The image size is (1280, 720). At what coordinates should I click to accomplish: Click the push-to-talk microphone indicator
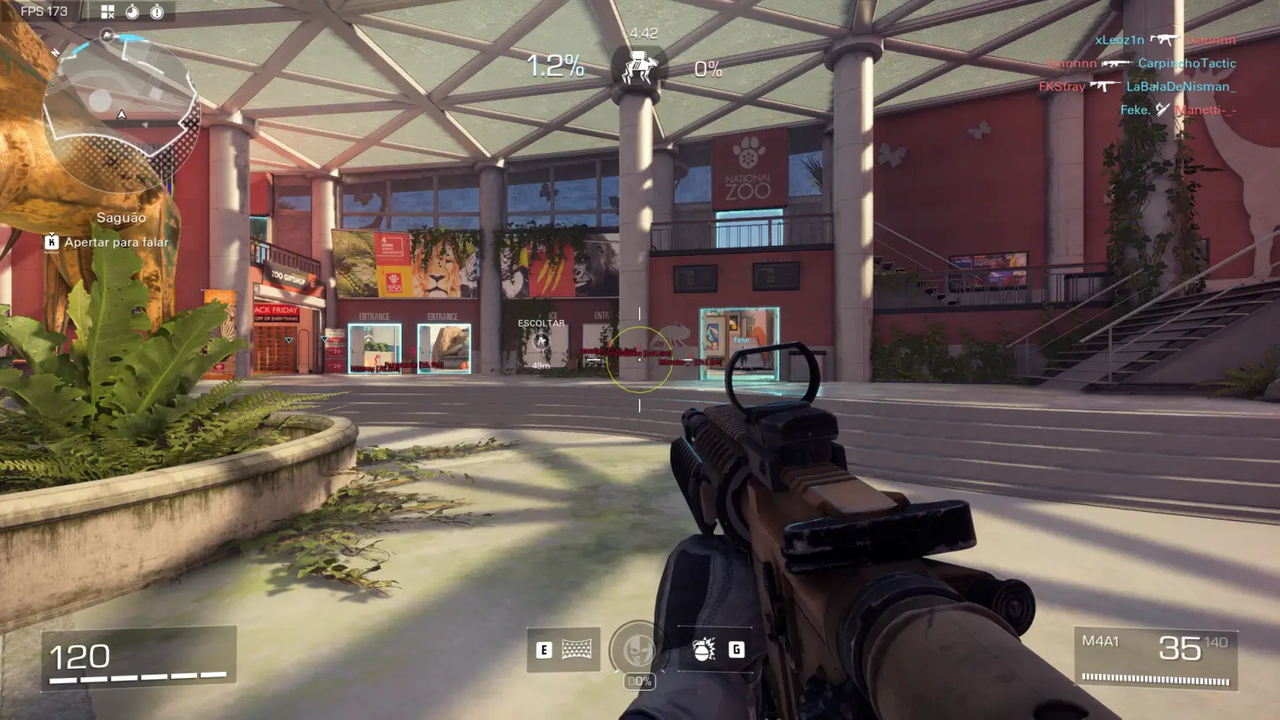pos(51,242)
